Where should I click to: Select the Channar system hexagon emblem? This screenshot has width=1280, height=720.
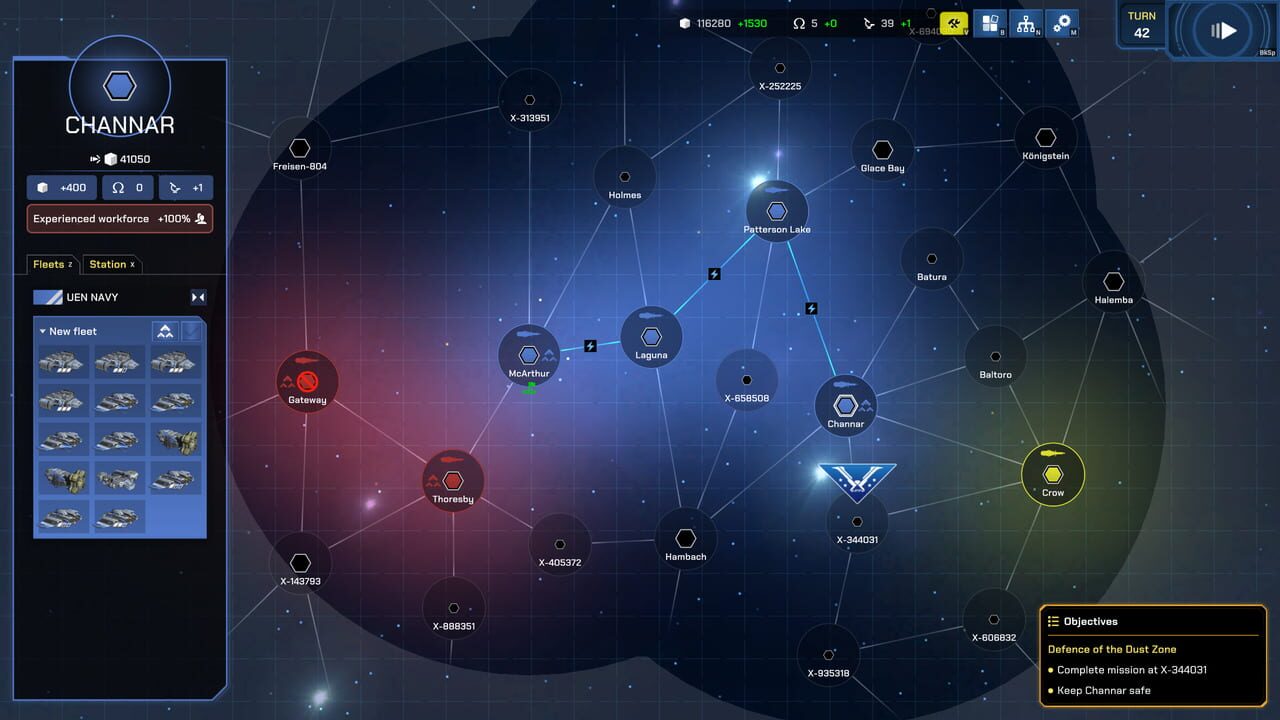pyautogui.click(x=846, y=404)
